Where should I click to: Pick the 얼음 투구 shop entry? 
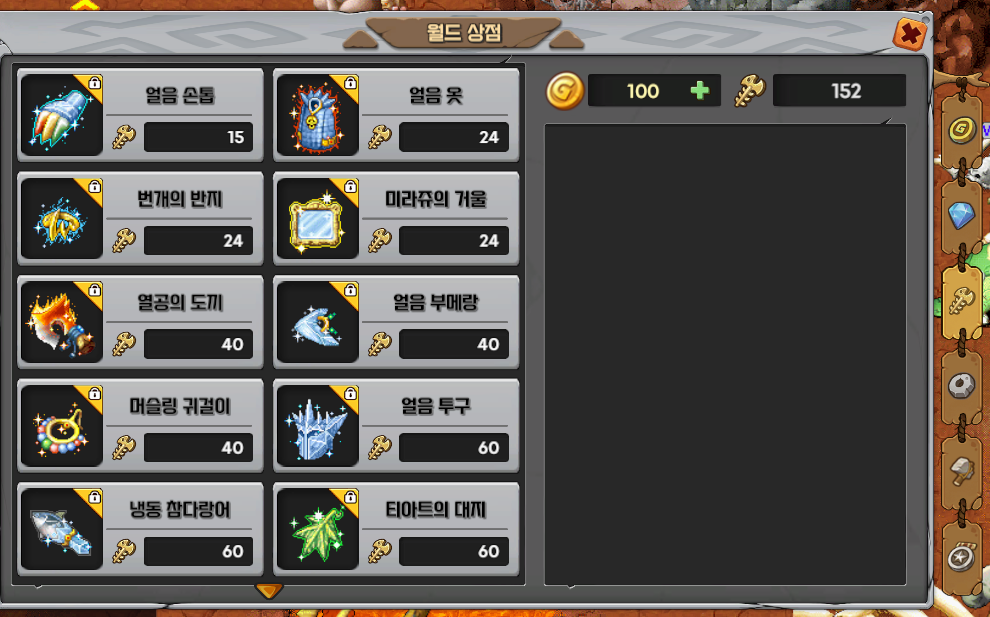(396, 426)
